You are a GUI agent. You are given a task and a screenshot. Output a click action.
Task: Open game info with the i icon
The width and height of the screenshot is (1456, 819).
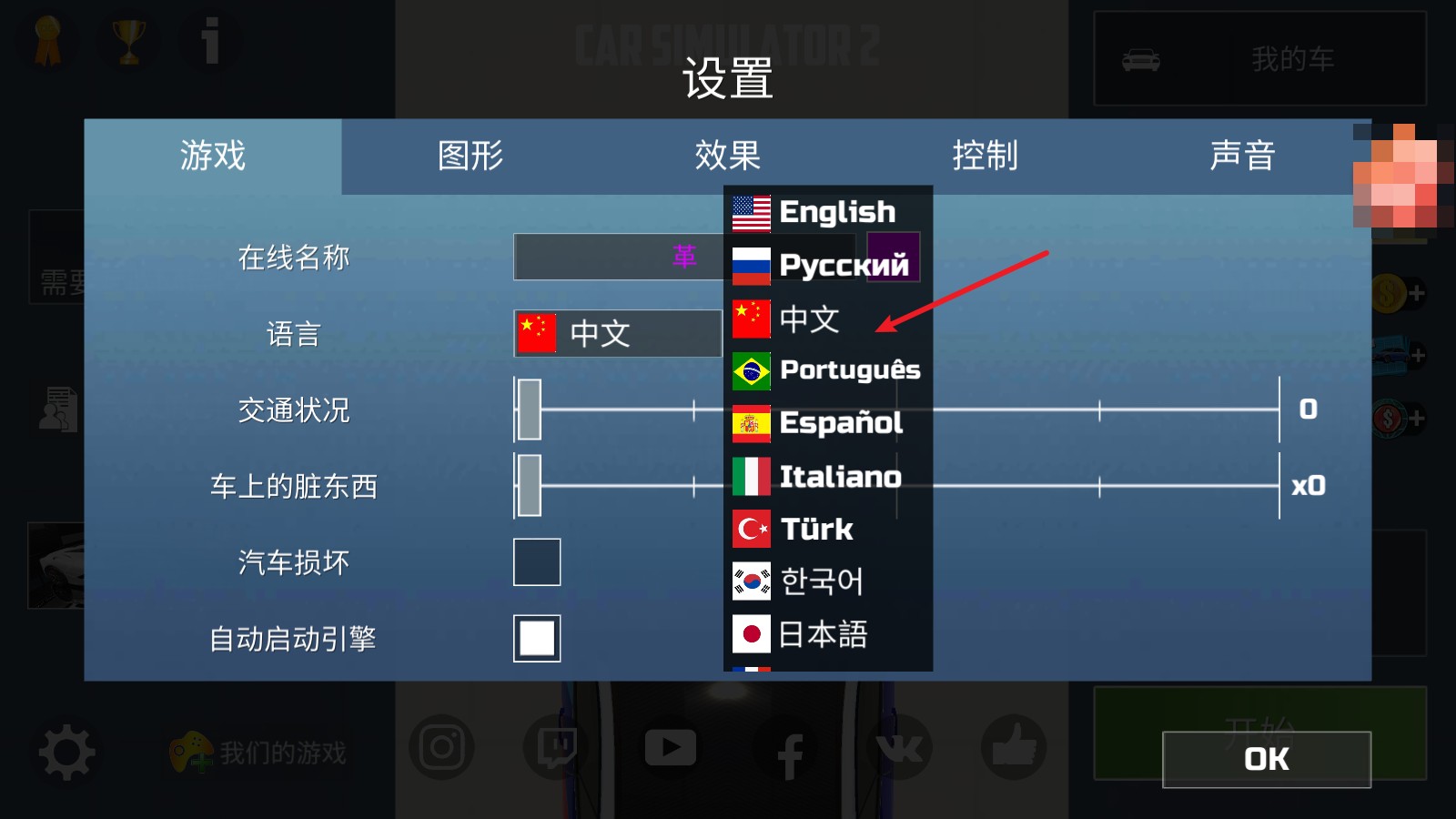pyautogui.click(x=209, y=41)
